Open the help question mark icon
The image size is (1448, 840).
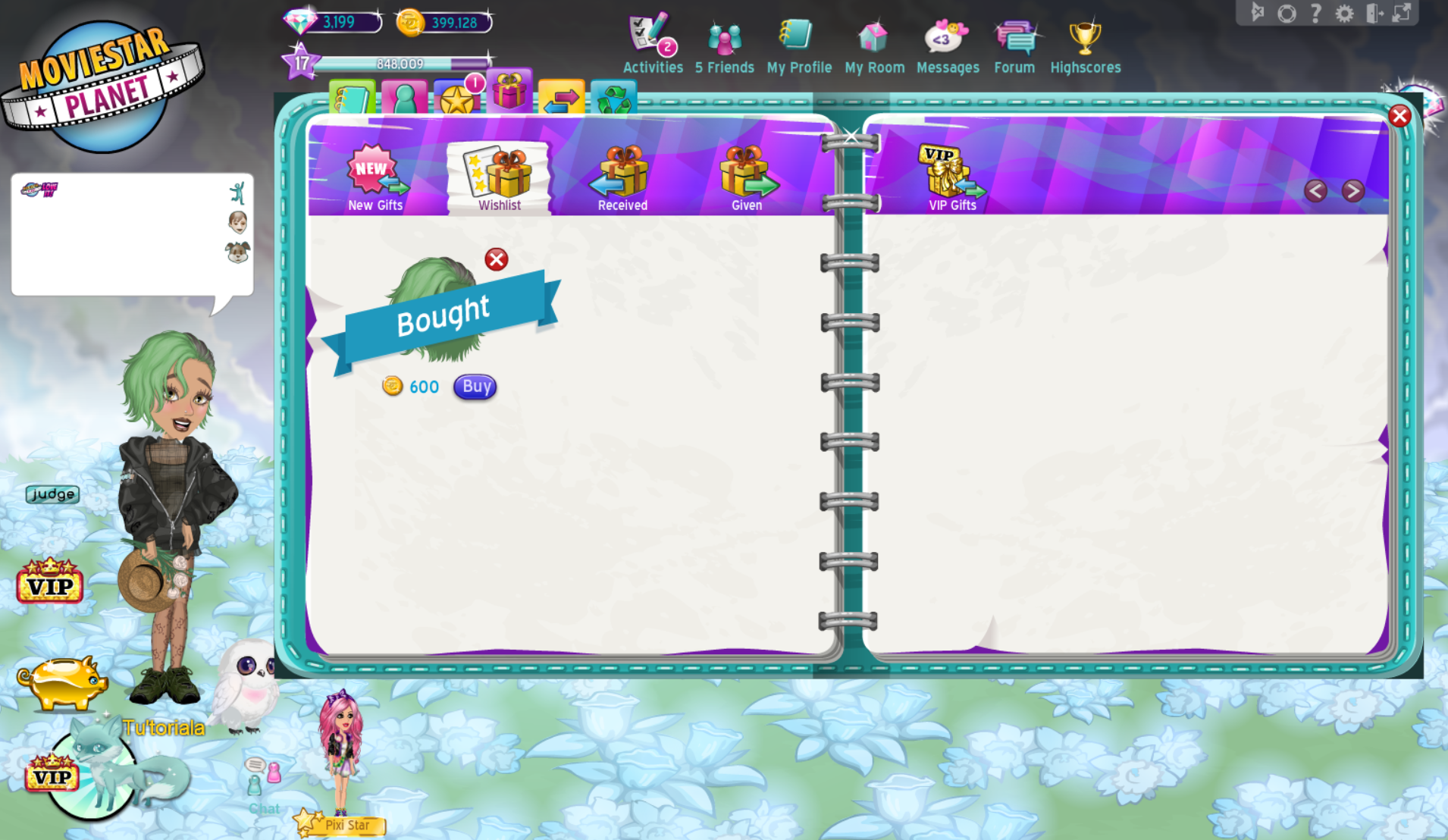[x=1316, y=13]
